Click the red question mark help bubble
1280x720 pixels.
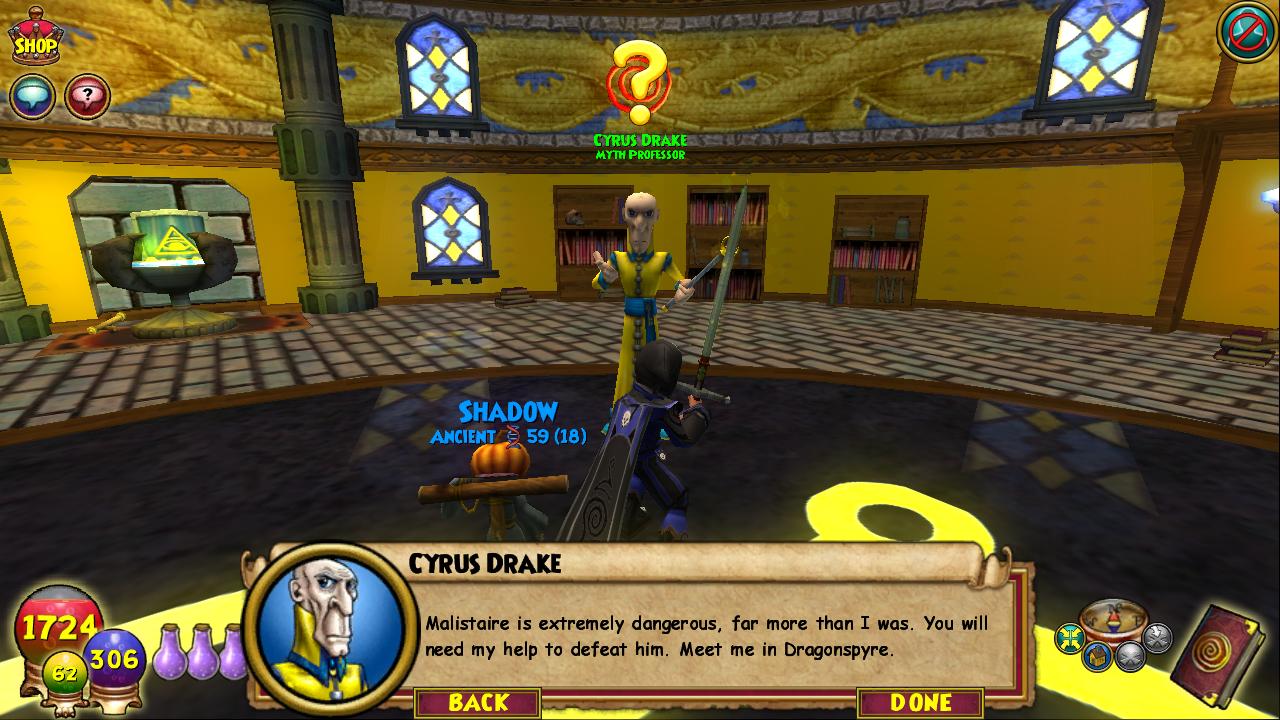click(x=87, y=97)
